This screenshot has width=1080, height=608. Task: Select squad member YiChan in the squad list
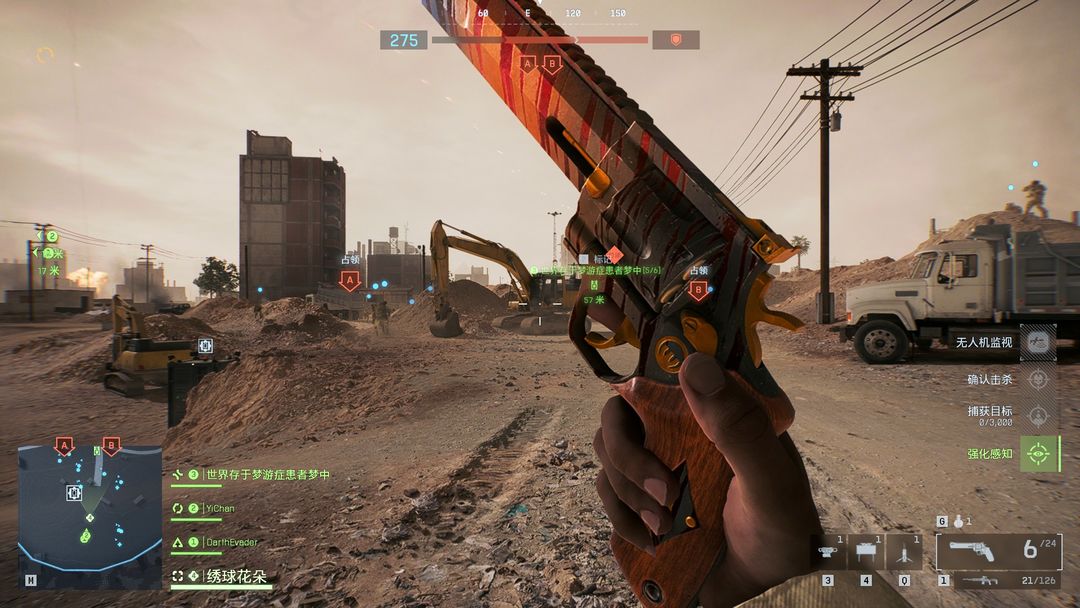[x=219, y=508]
